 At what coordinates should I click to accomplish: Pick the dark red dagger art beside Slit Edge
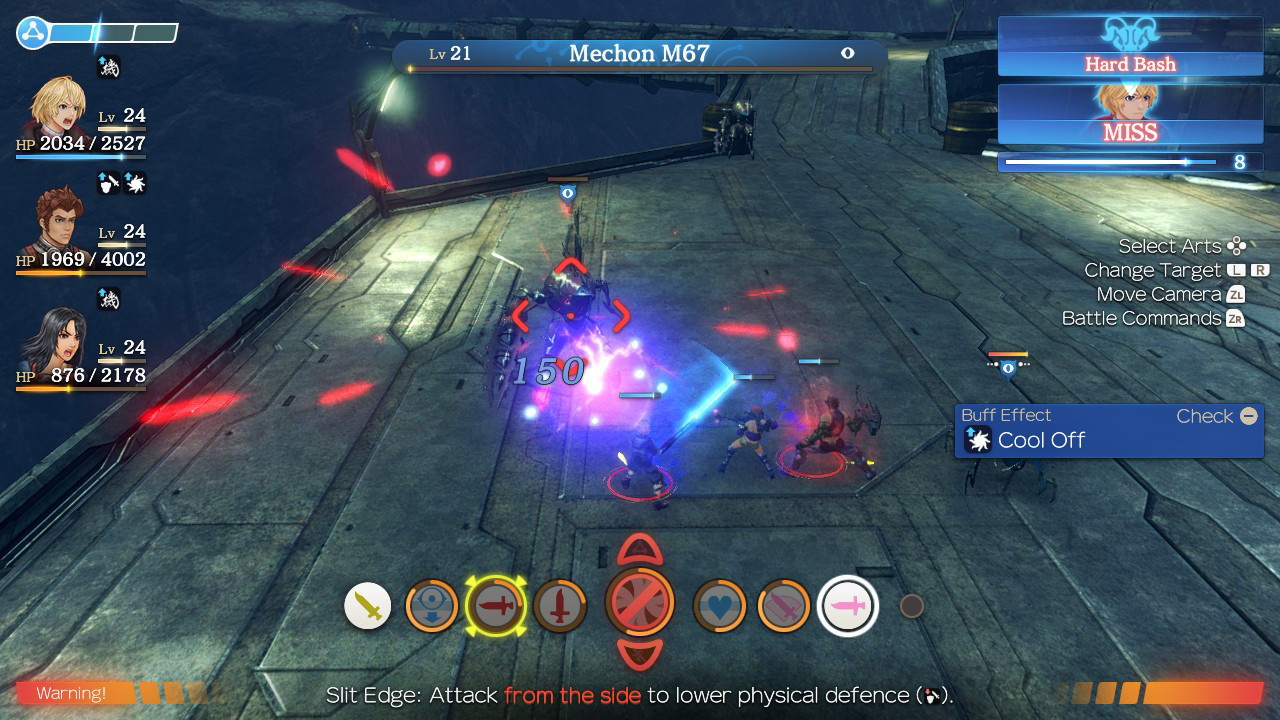point(561,604)
